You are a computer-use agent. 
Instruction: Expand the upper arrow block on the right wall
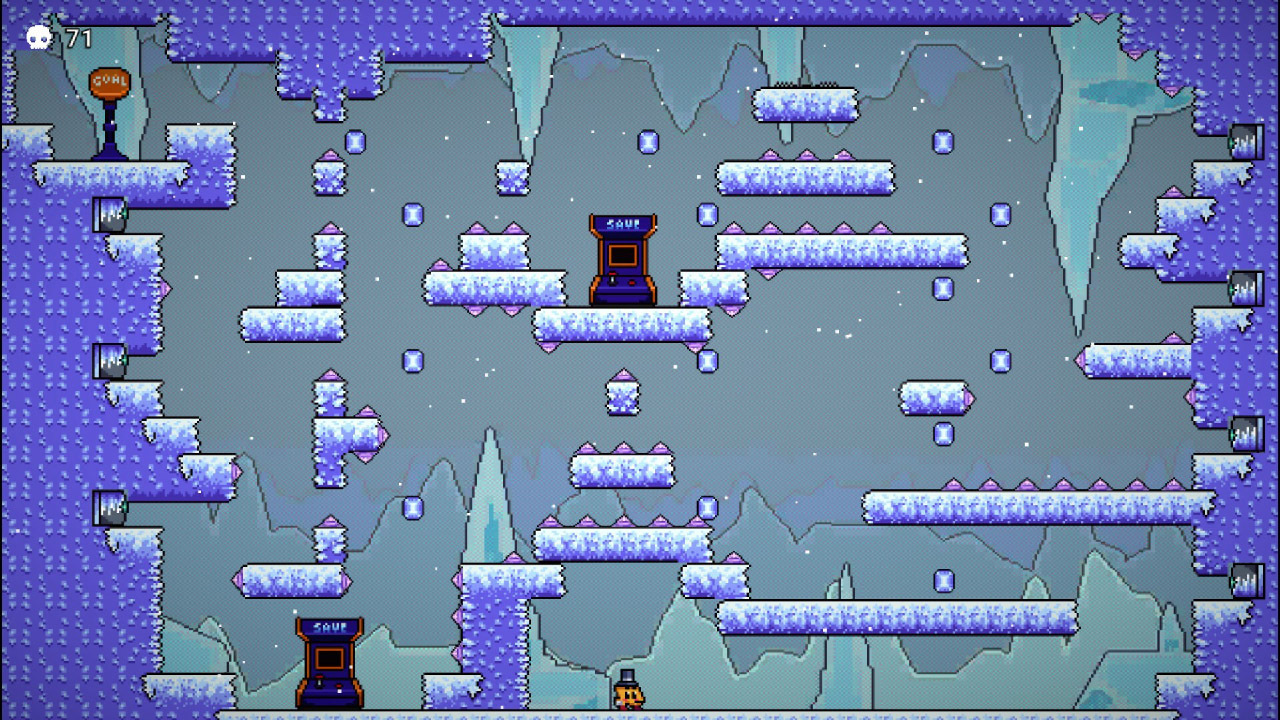click(x=1247, y=141)
